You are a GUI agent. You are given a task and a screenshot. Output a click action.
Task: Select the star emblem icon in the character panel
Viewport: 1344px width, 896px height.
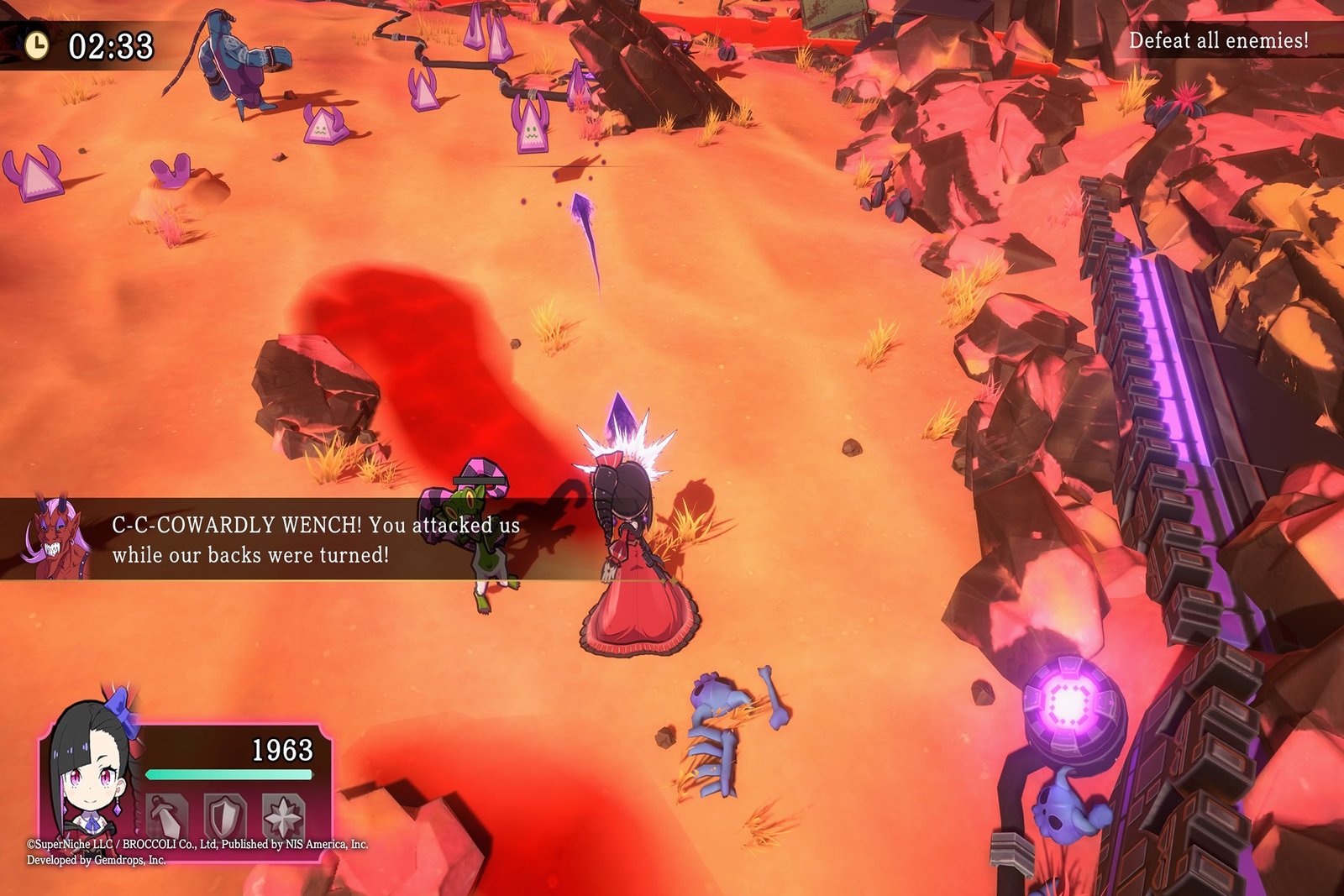click(x=283, y=815)
